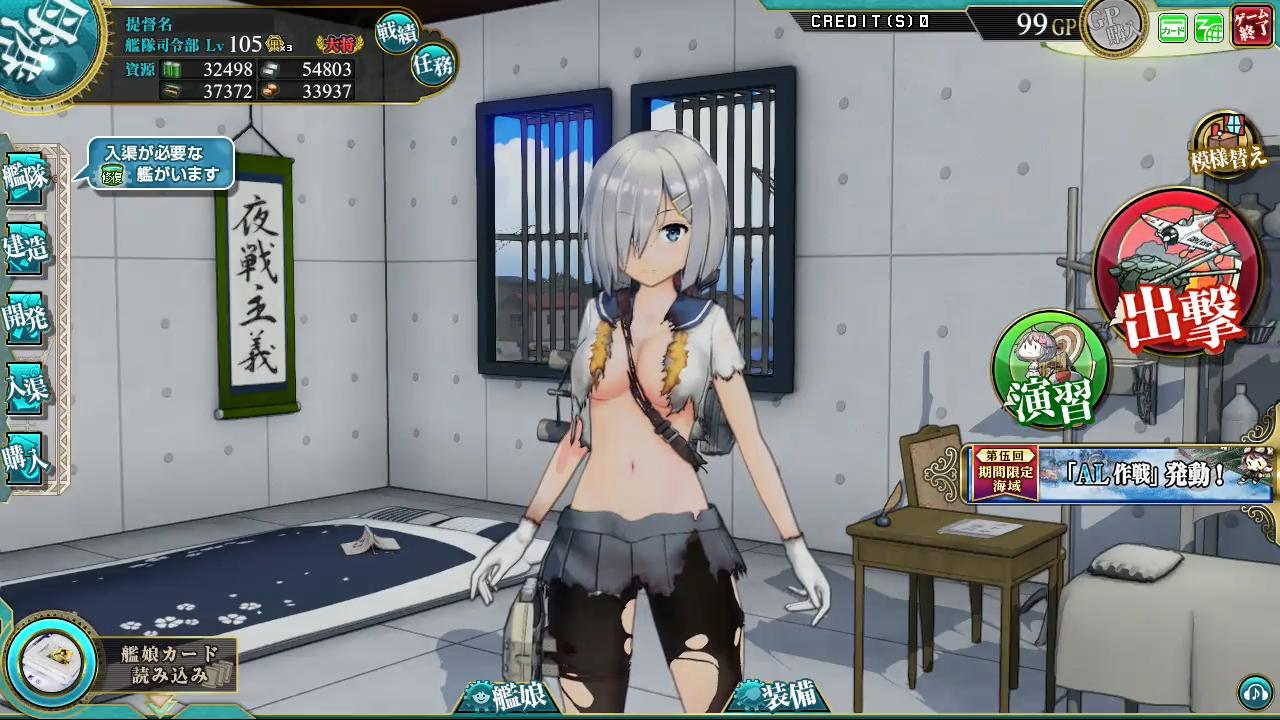Open the 艦隊 fleet menu
1280x720 pixels.
[26, 178]
